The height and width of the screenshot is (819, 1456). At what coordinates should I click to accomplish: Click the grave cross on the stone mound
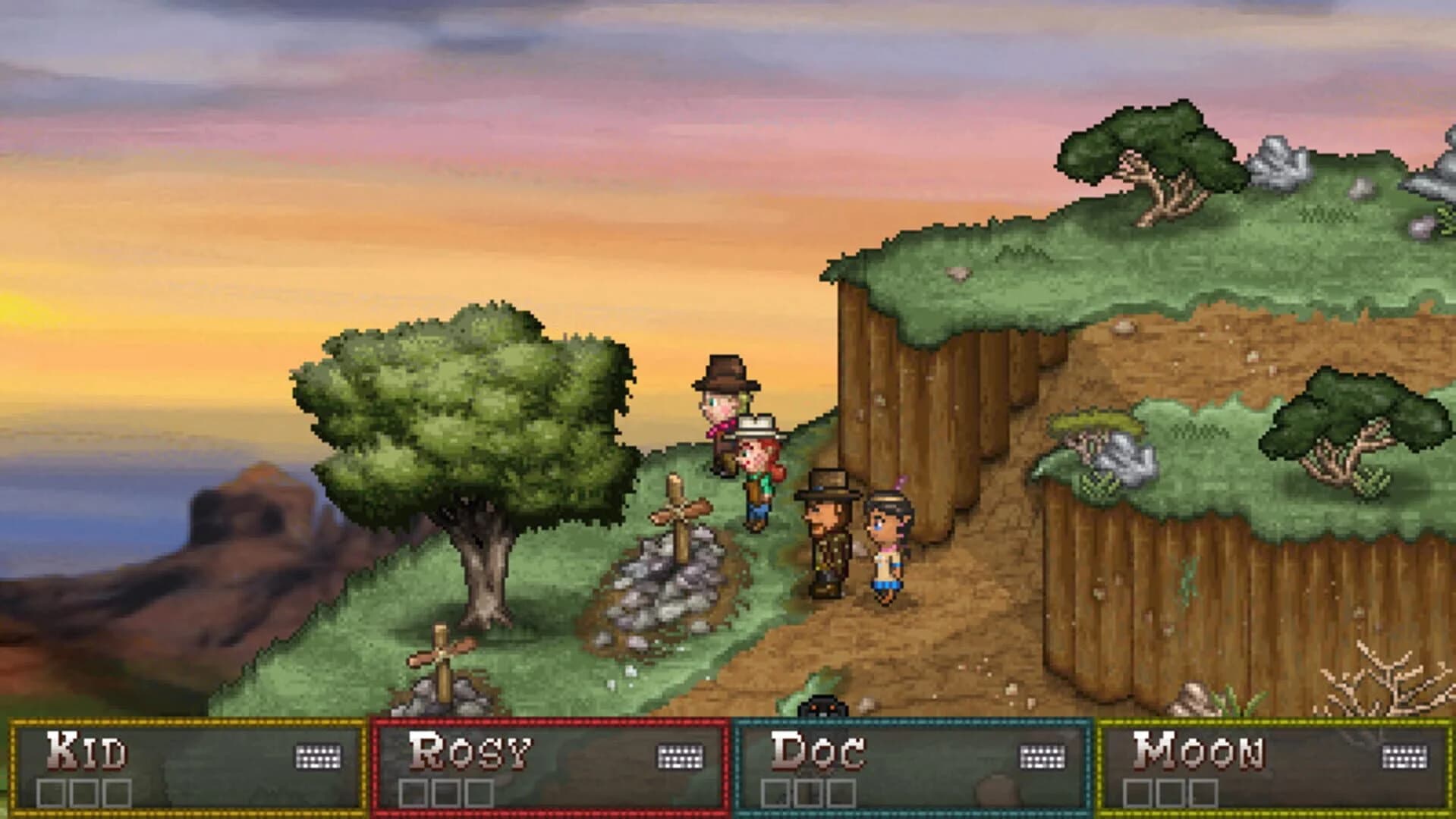click(678, 510)
